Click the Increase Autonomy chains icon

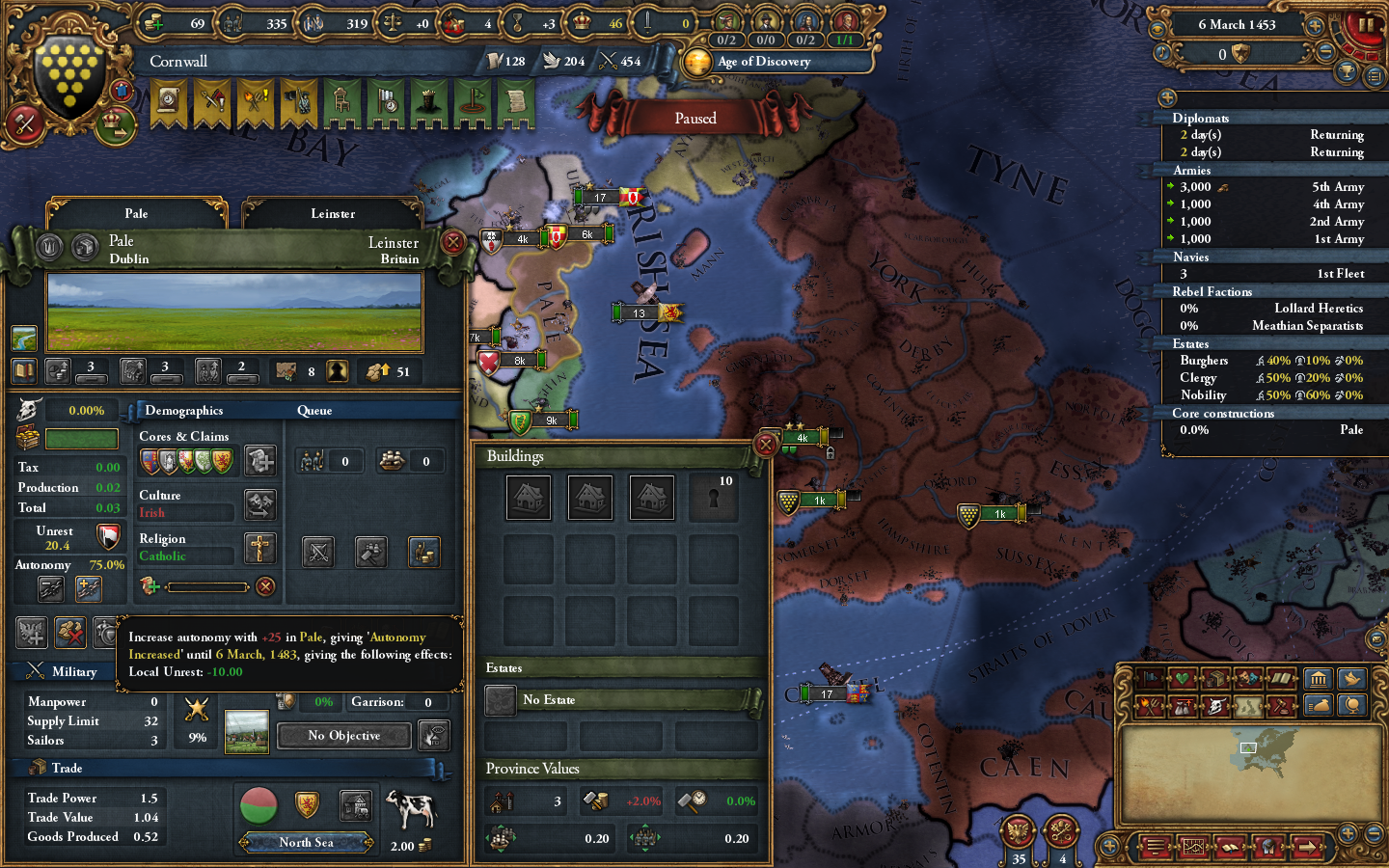tap(87, 588)
